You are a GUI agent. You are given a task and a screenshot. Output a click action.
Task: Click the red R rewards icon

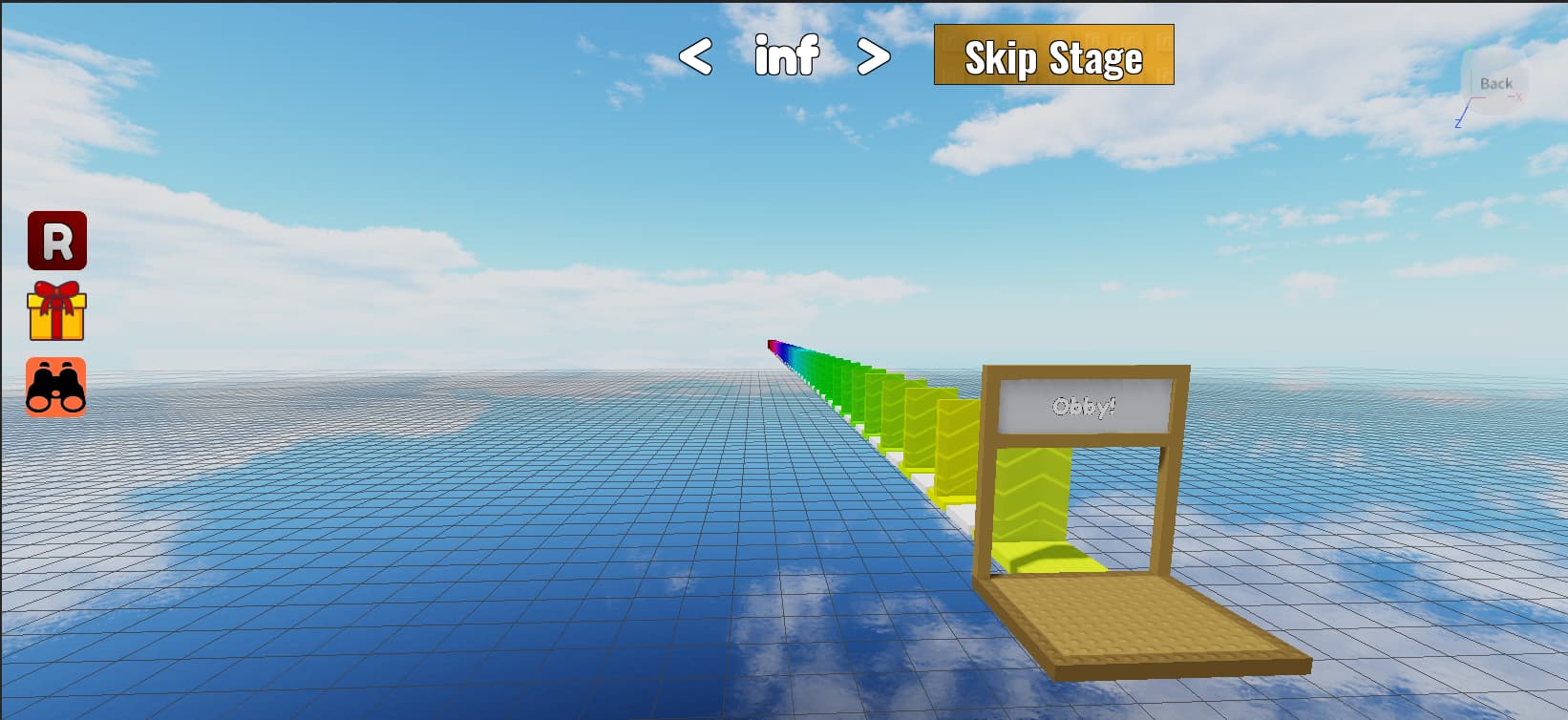pos(58,243)
